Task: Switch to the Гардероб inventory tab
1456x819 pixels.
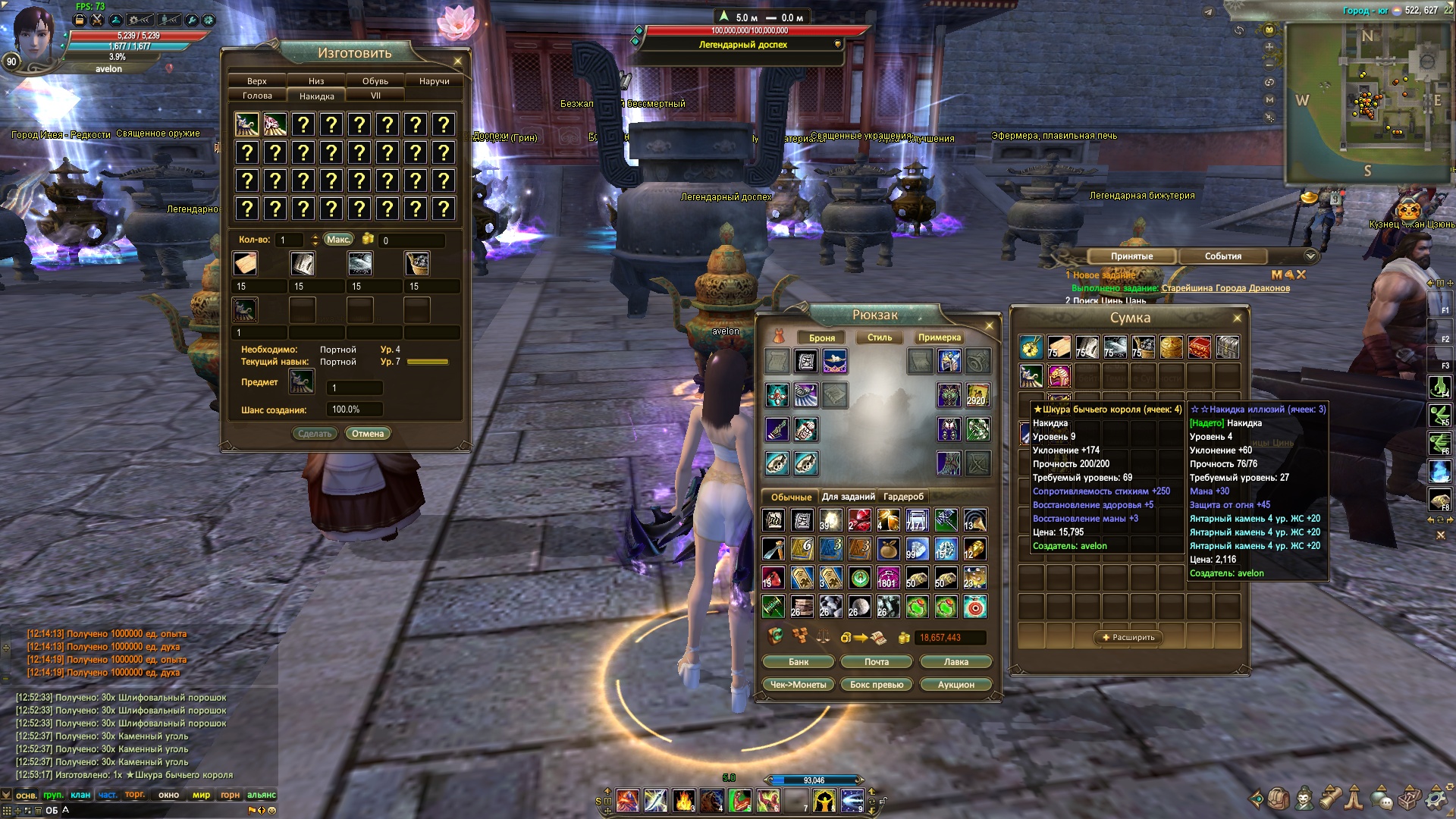Action: pos(903,497)
